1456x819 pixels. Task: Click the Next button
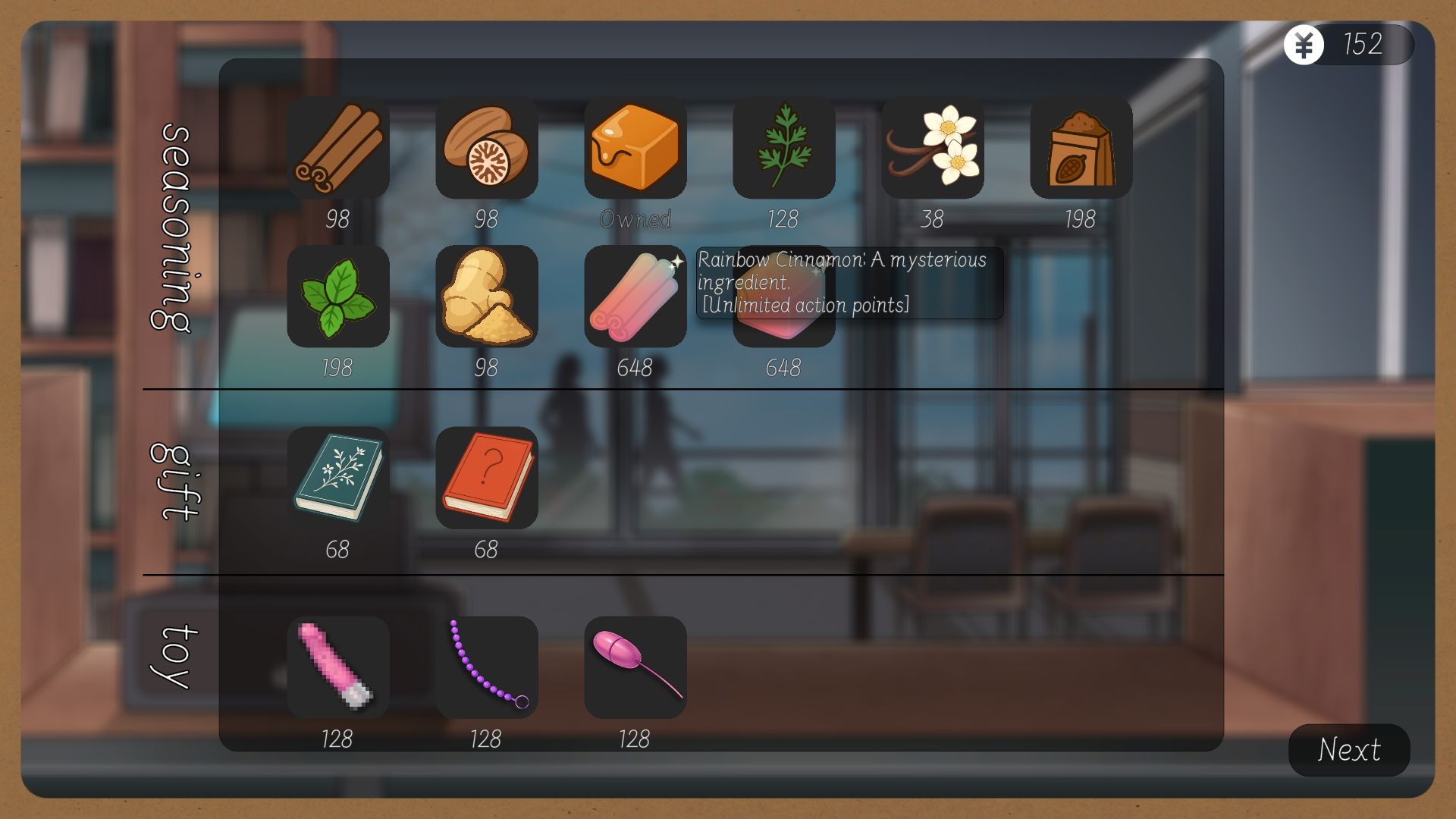point(1349,750)
